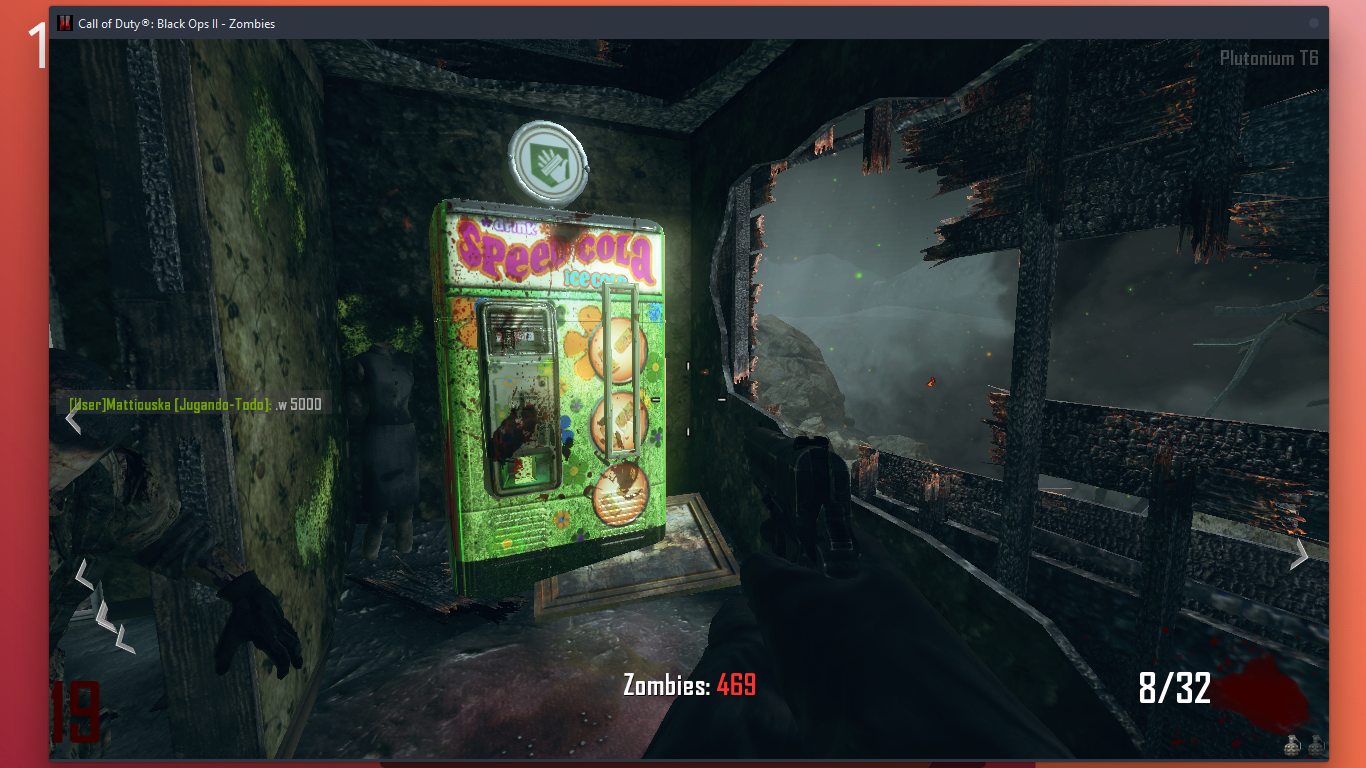Close the window using the round title-bar button

[x=1314, y=23]
